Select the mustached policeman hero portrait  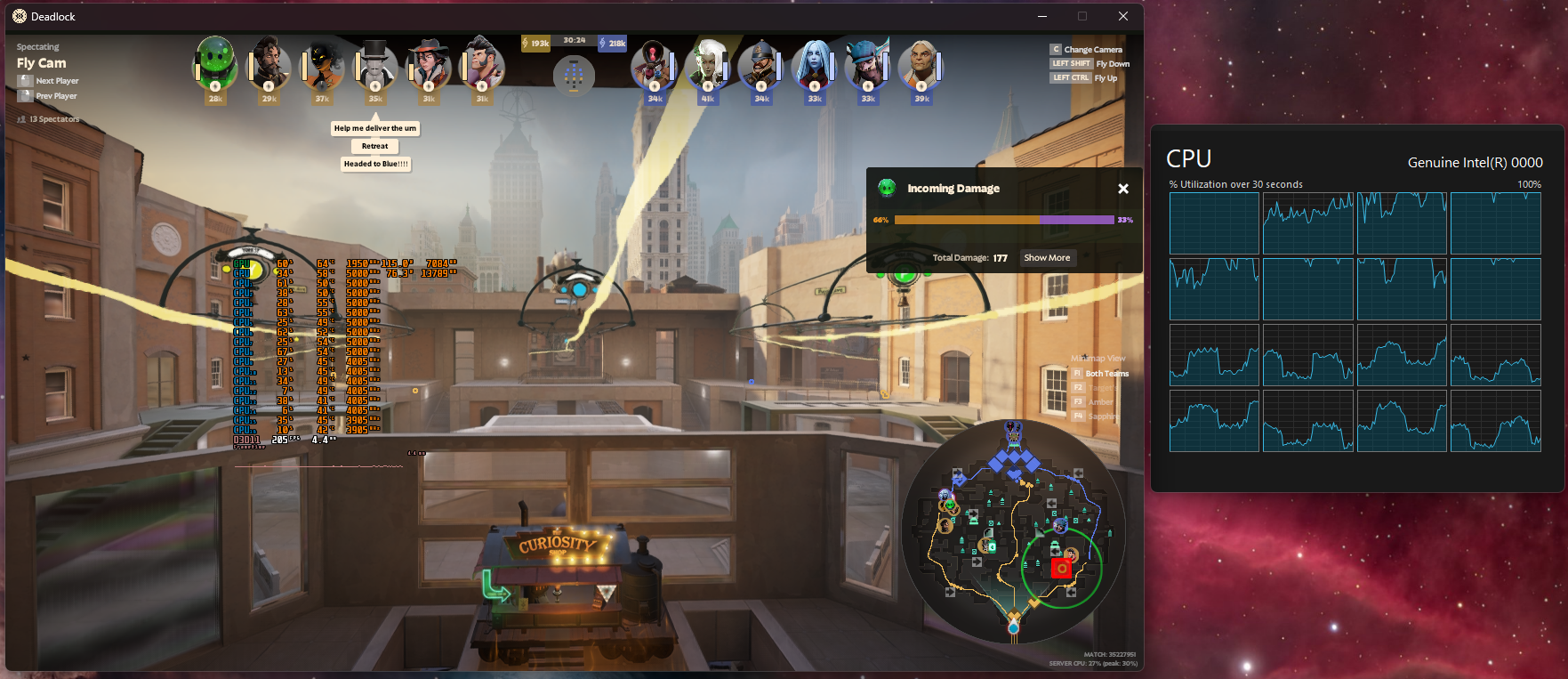tap(761, 64)
